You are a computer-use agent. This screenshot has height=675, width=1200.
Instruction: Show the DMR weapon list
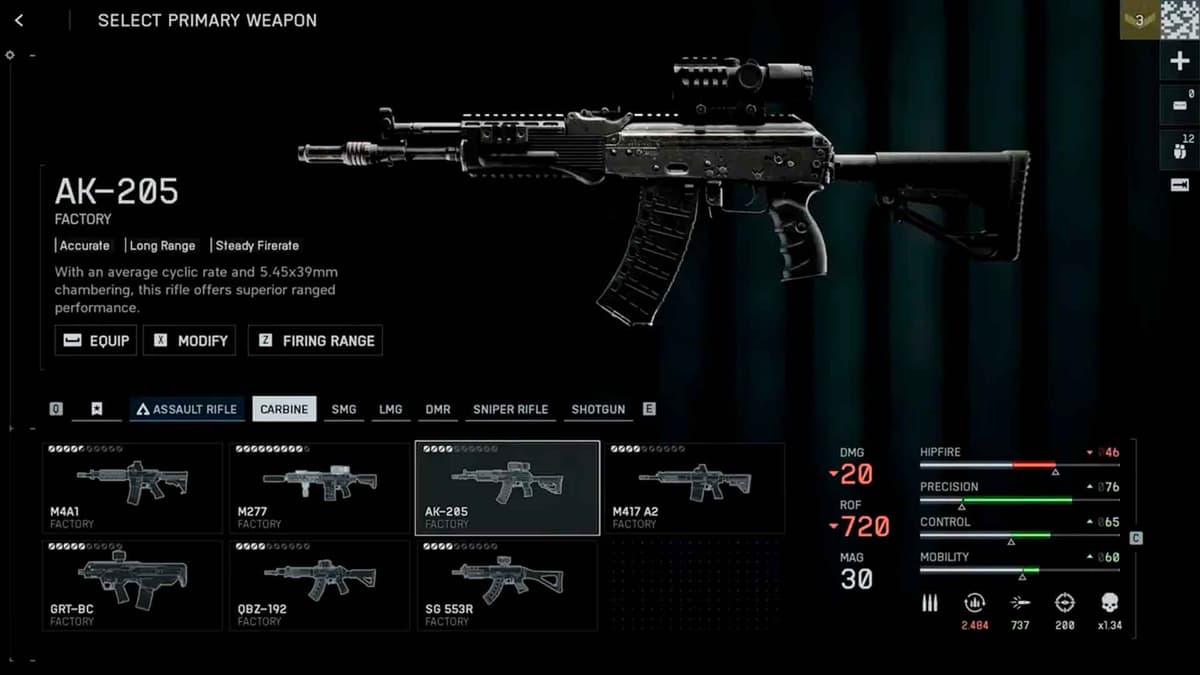pos(437,409)
